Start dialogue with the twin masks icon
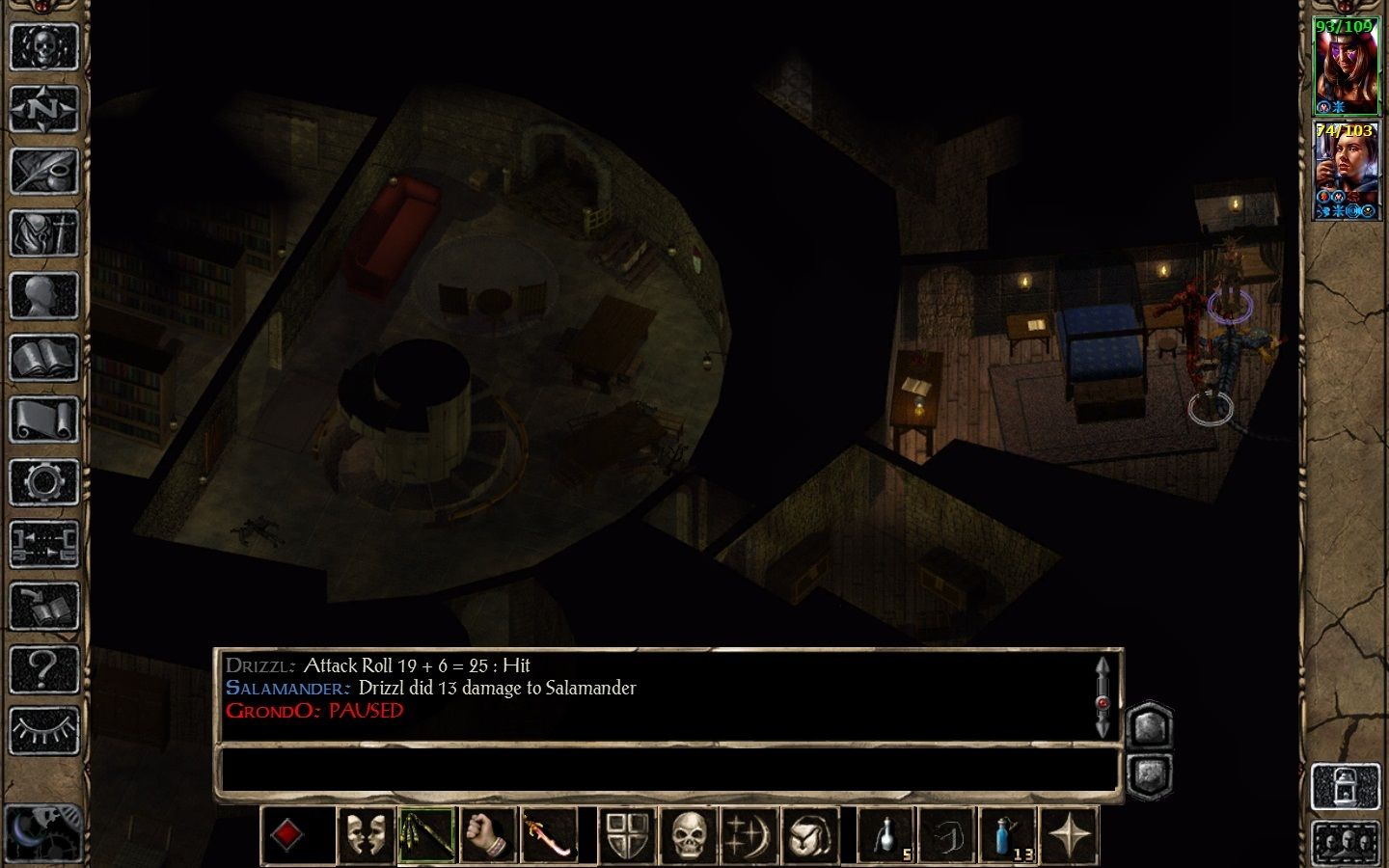The width and height of the screenshot is (1389, 868). (x=366, y=835)
